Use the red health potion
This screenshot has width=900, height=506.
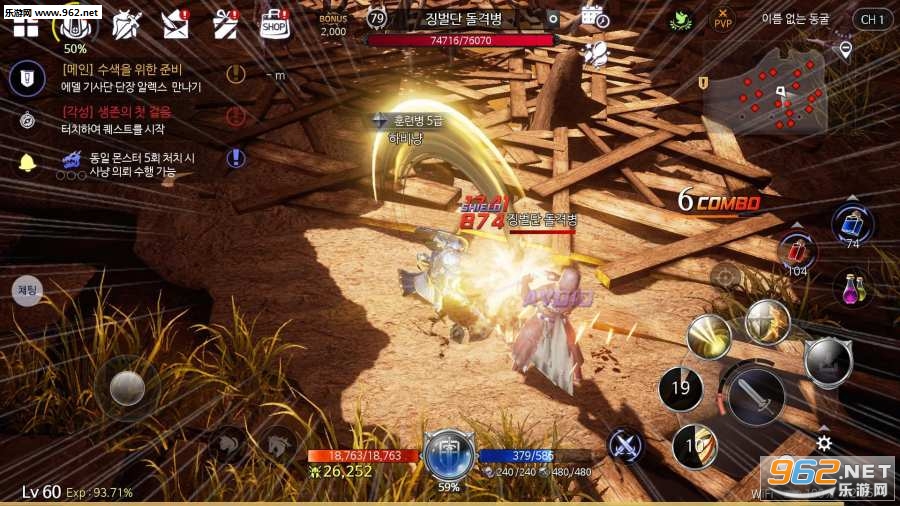pyautogui.click(x=796, y=251)
